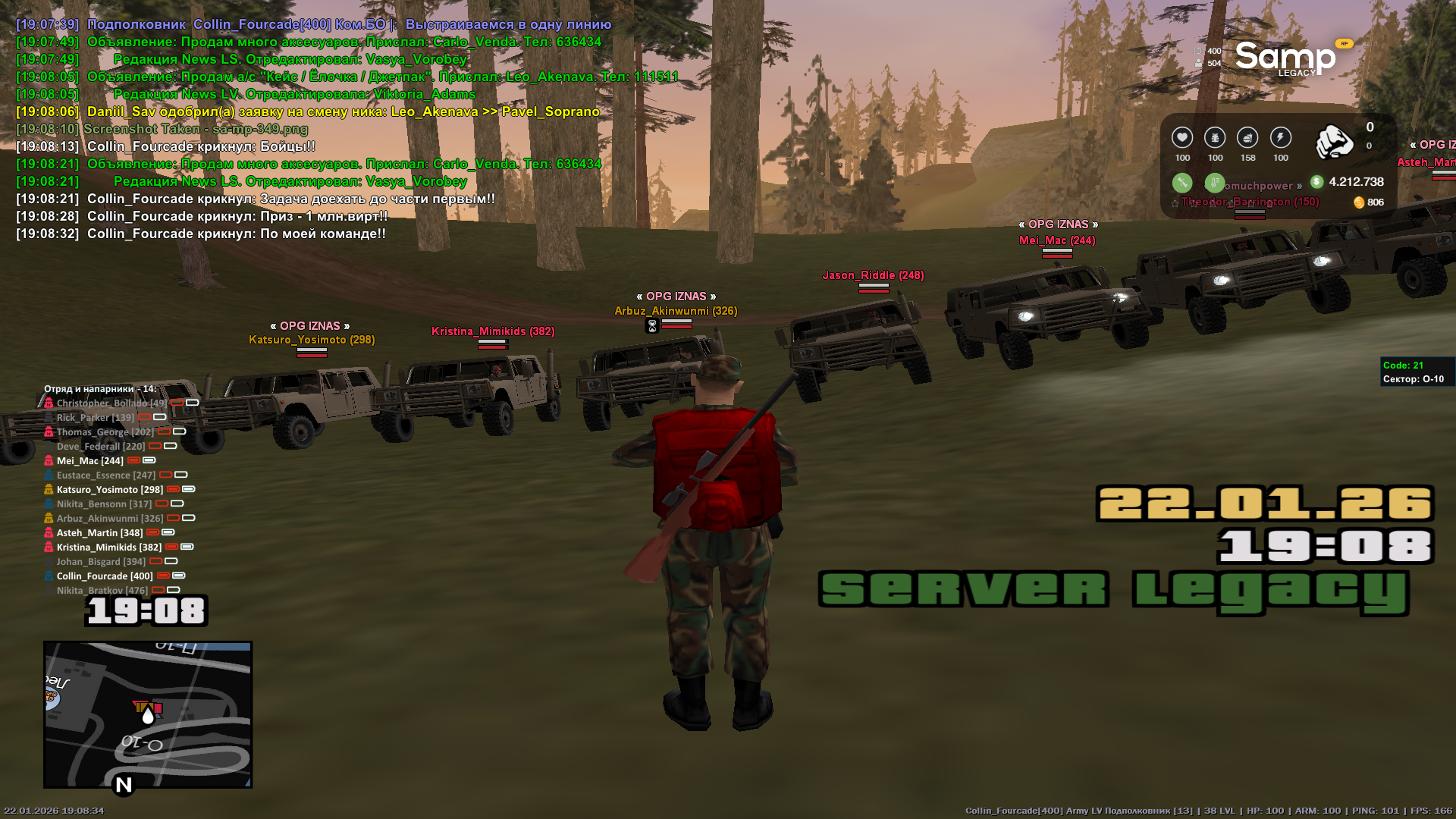Click the Leo_Akenava nickname change chat line

click(343, 111)
